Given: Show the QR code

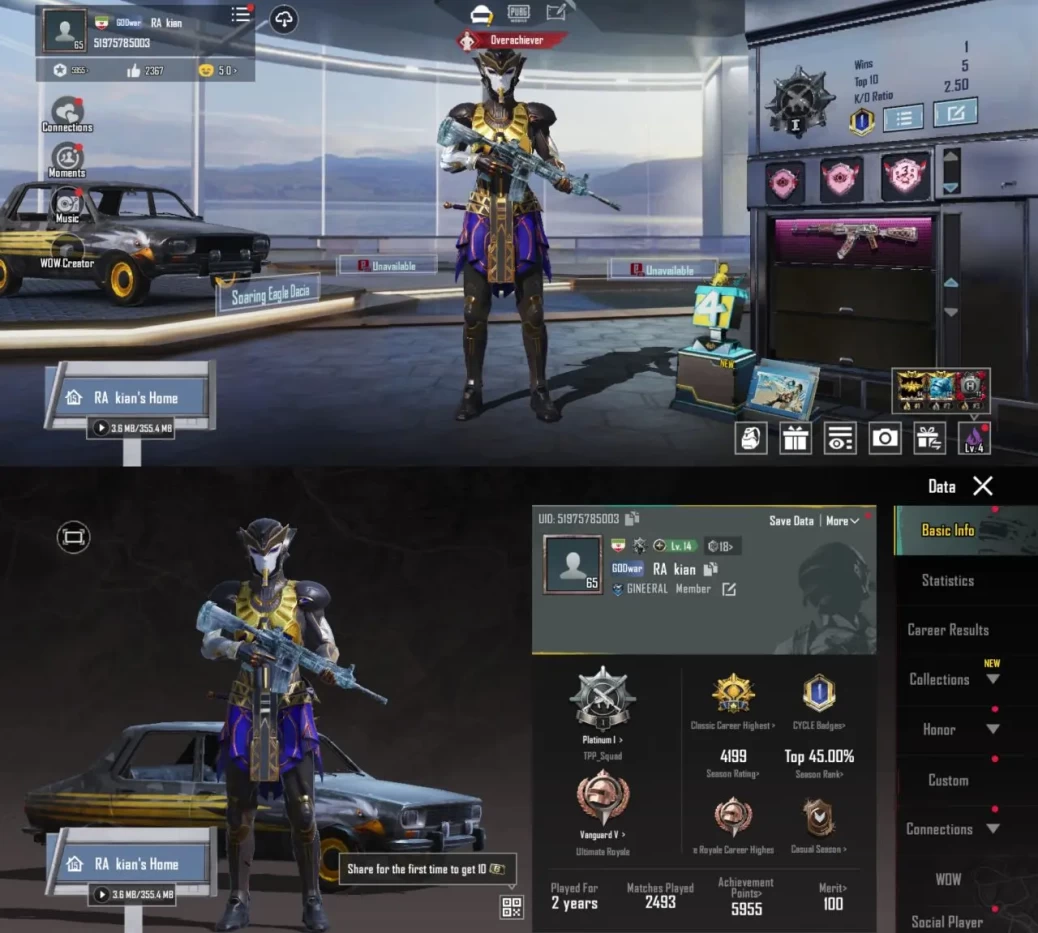Looking at the screenshot, I should (511, 907).
